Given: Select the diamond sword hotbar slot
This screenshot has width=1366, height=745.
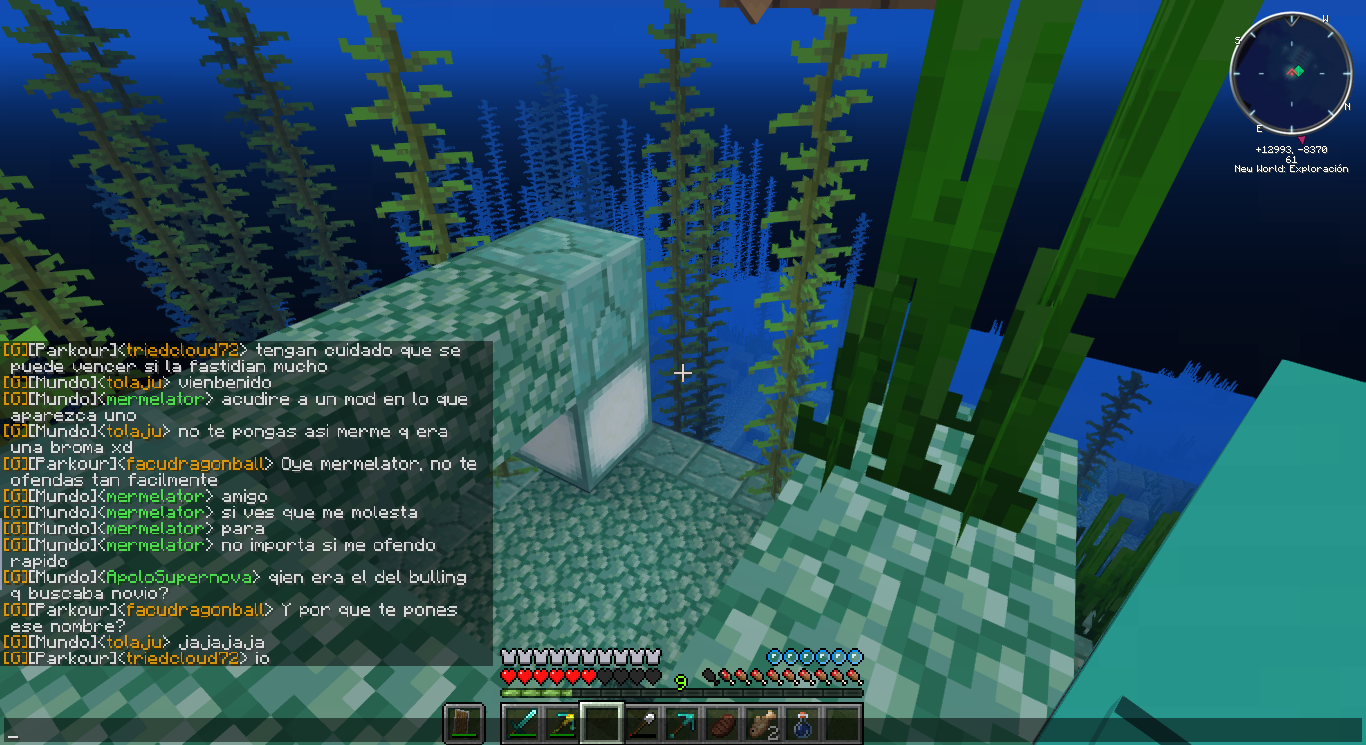Looking at the screenshot, I should 522,723.
